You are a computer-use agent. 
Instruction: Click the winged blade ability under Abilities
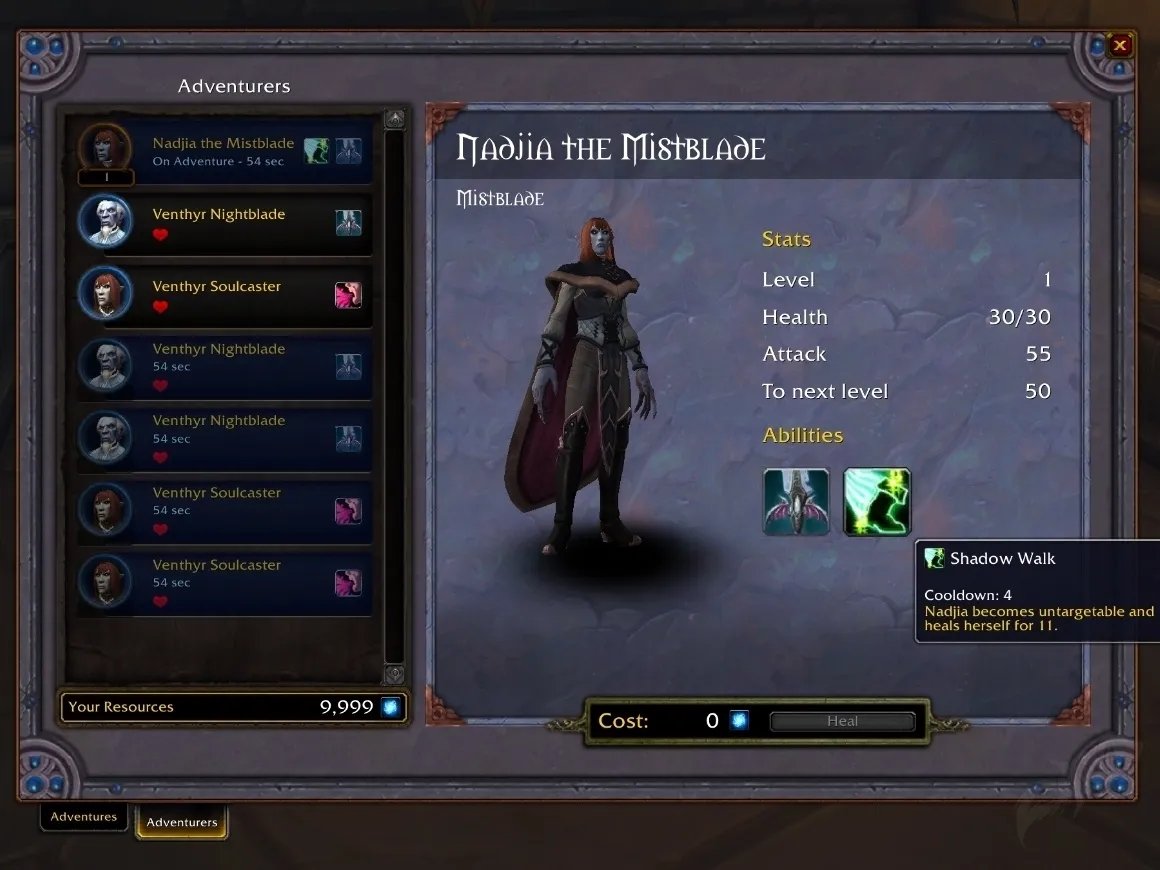796,502
